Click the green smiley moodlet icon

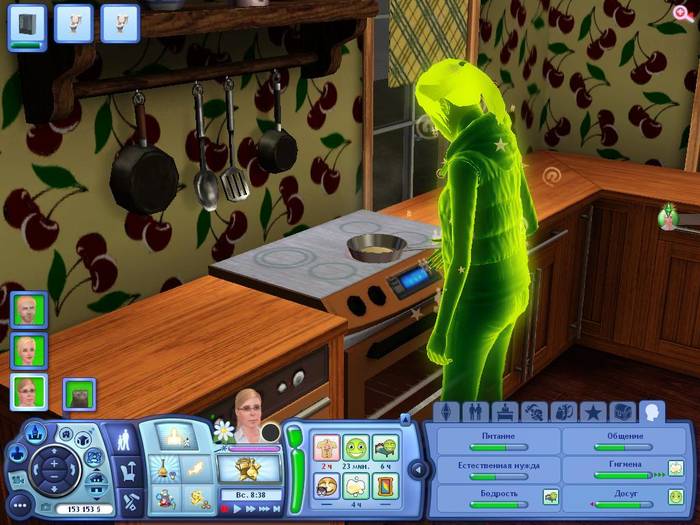(356, 446)
